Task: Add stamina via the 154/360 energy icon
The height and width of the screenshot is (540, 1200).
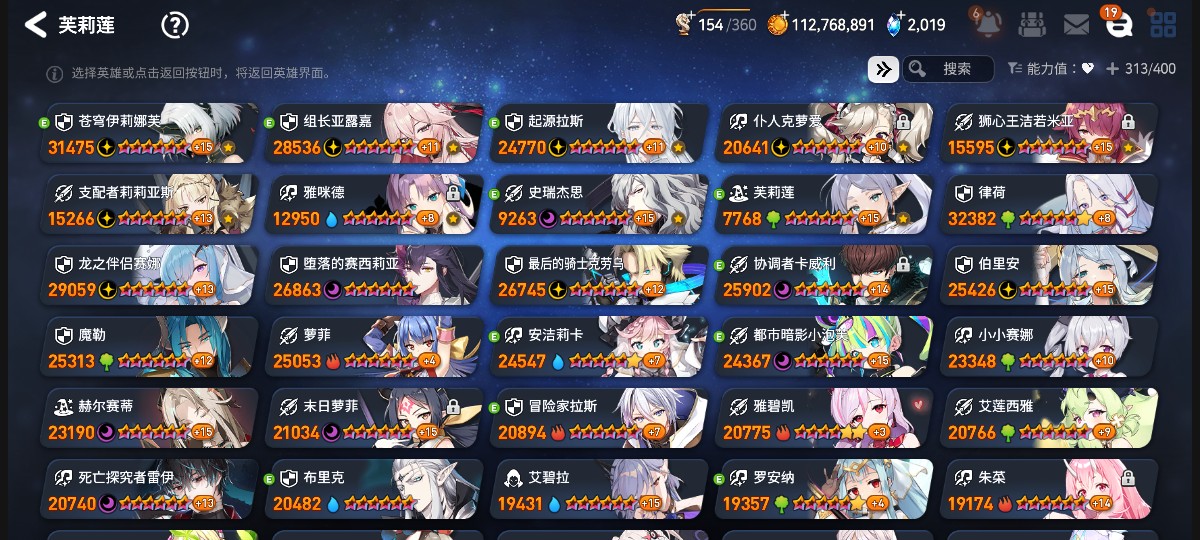Action: (x=686, y=24)
